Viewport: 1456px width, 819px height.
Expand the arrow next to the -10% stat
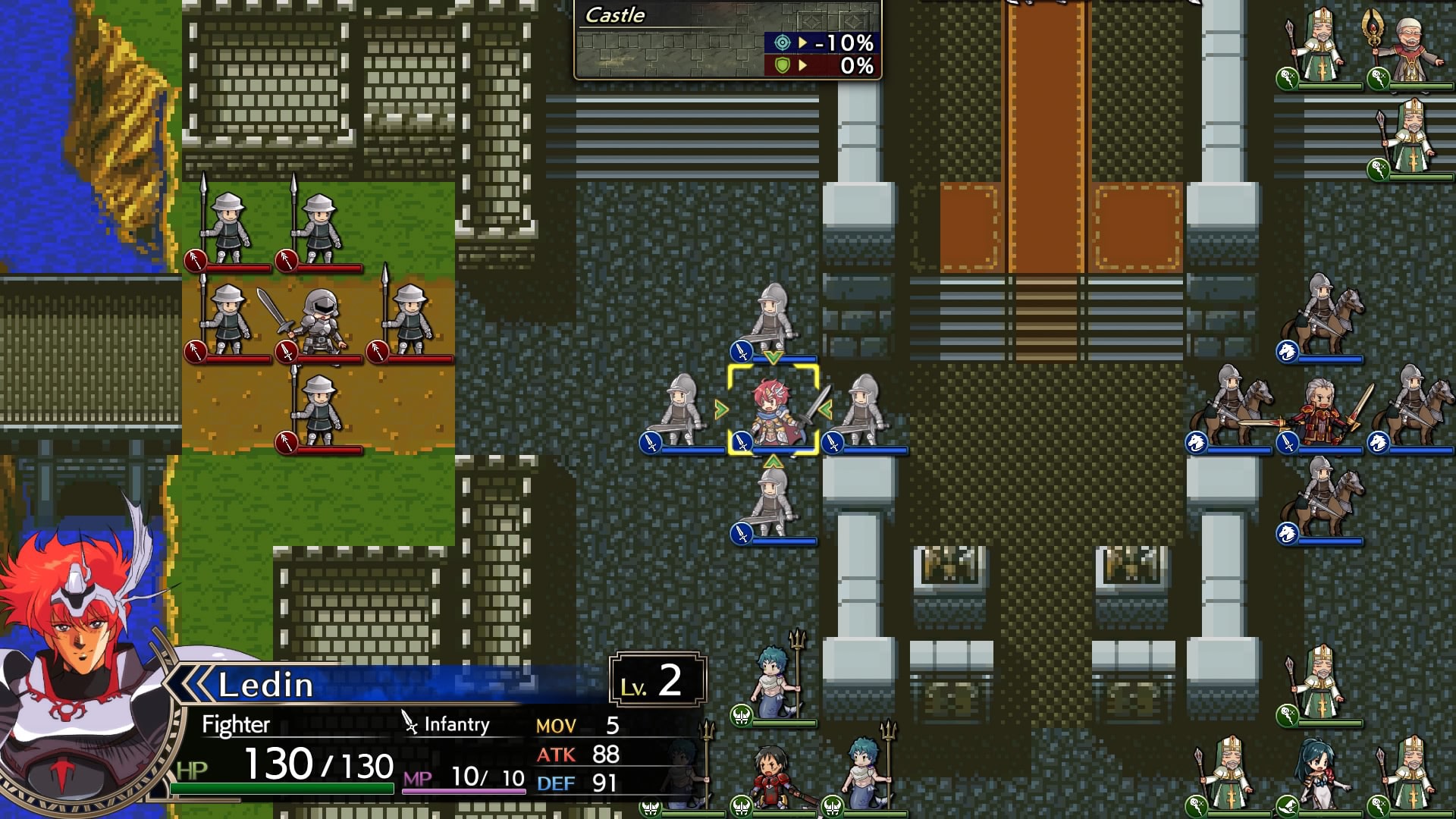click(802, 42)
